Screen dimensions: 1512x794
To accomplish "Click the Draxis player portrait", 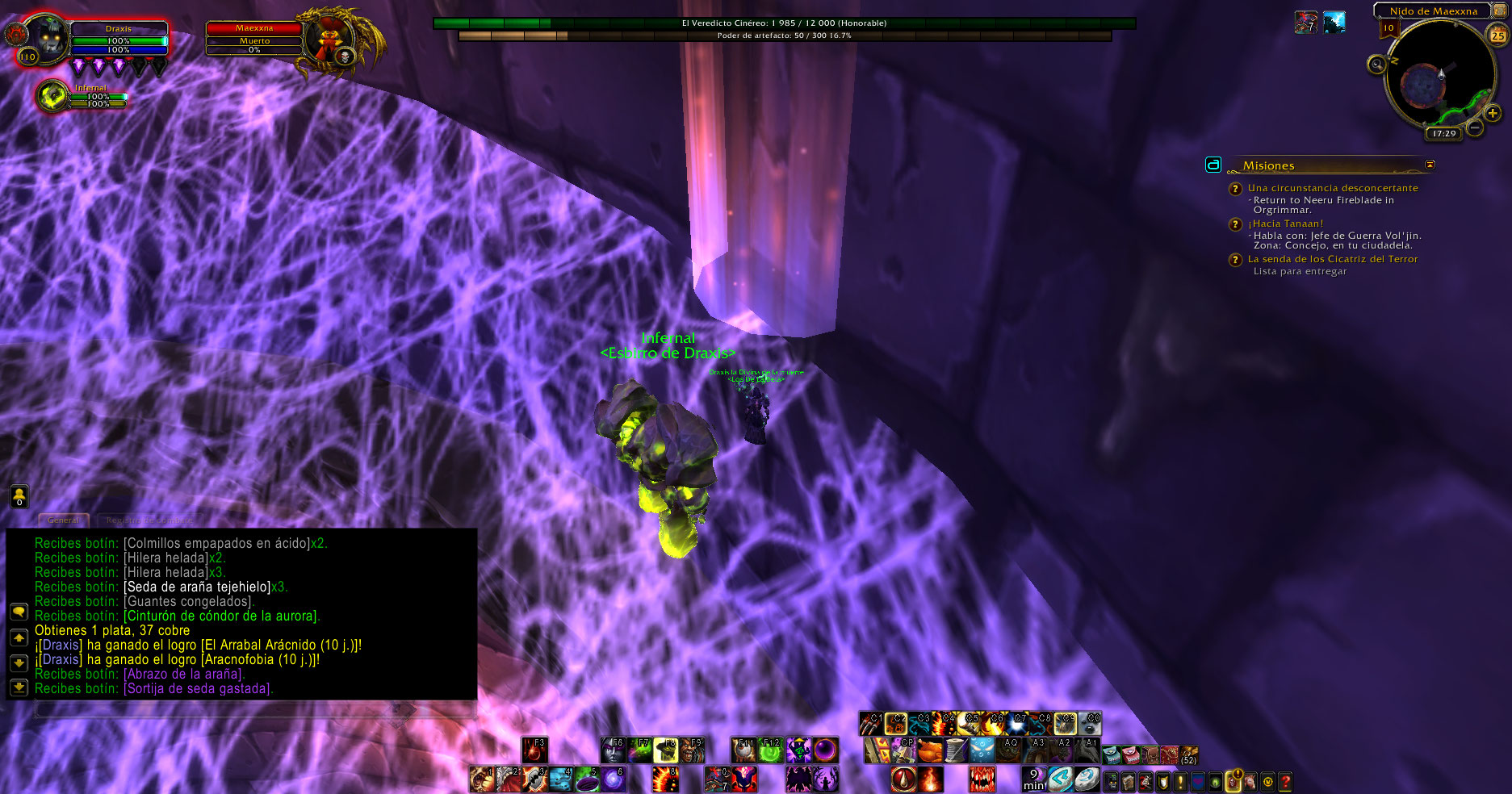I will click(46, 38).
